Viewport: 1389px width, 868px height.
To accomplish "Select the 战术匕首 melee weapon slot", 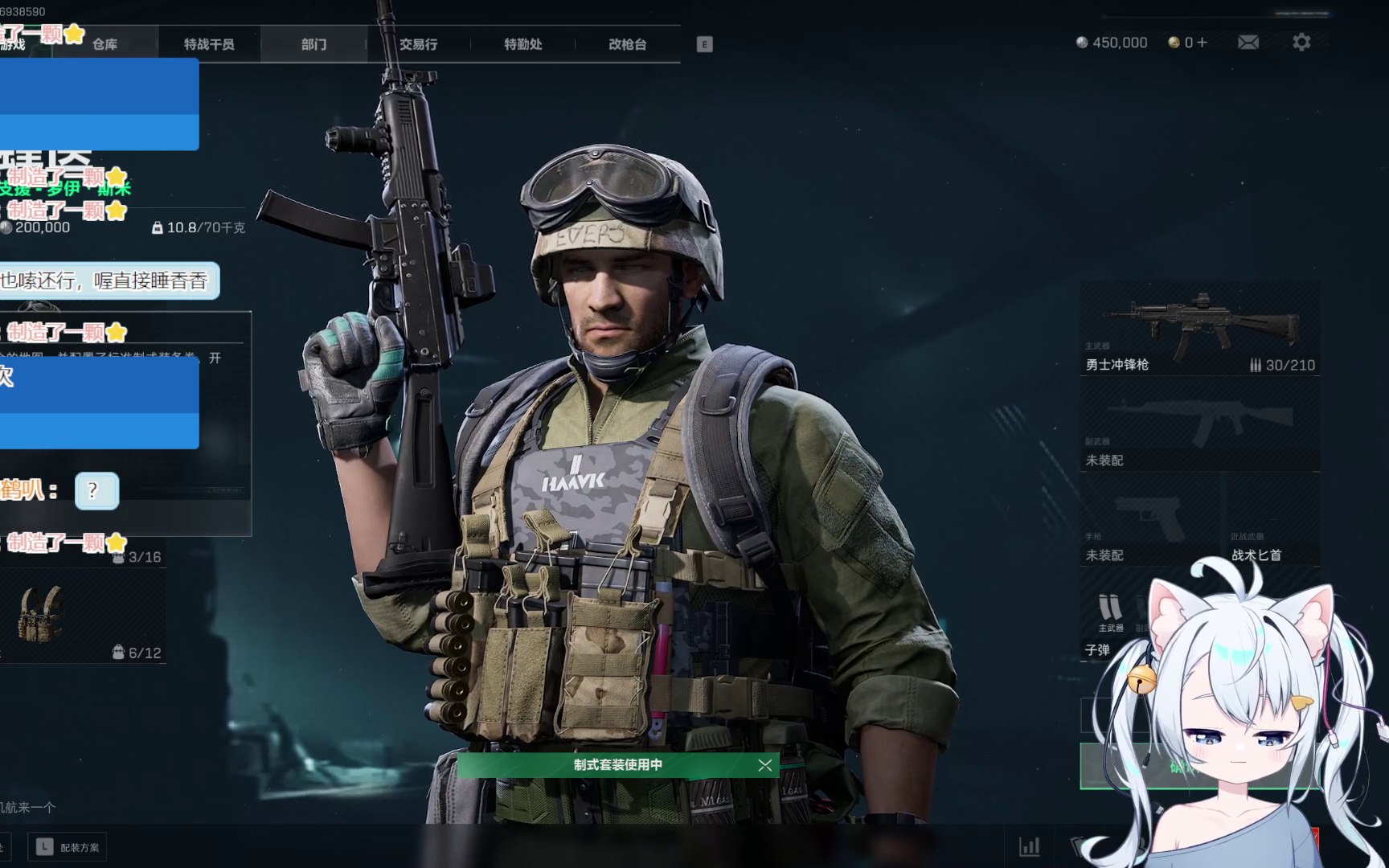I will 1270,521.
